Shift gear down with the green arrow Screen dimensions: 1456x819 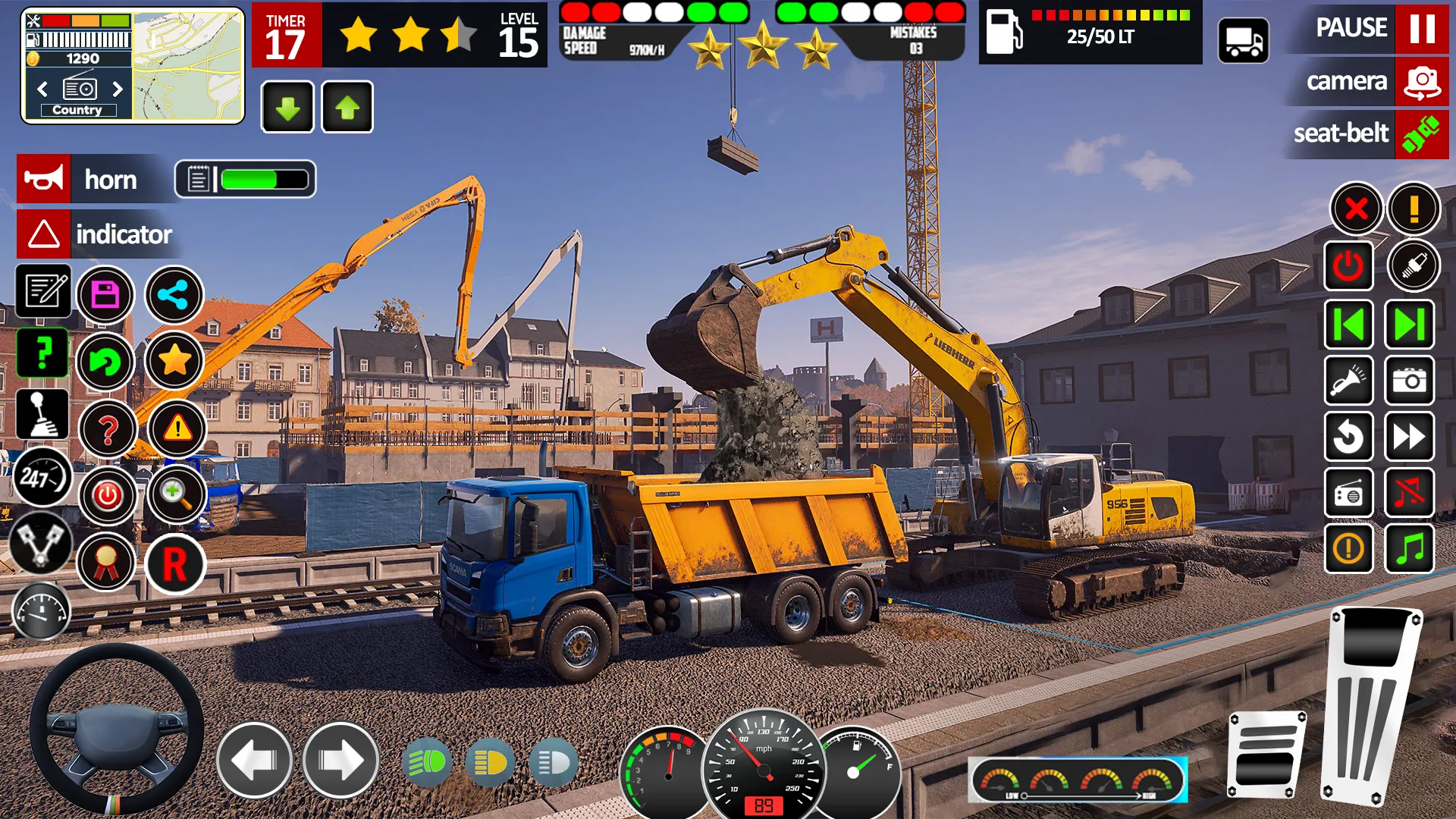tap(287, 106)
